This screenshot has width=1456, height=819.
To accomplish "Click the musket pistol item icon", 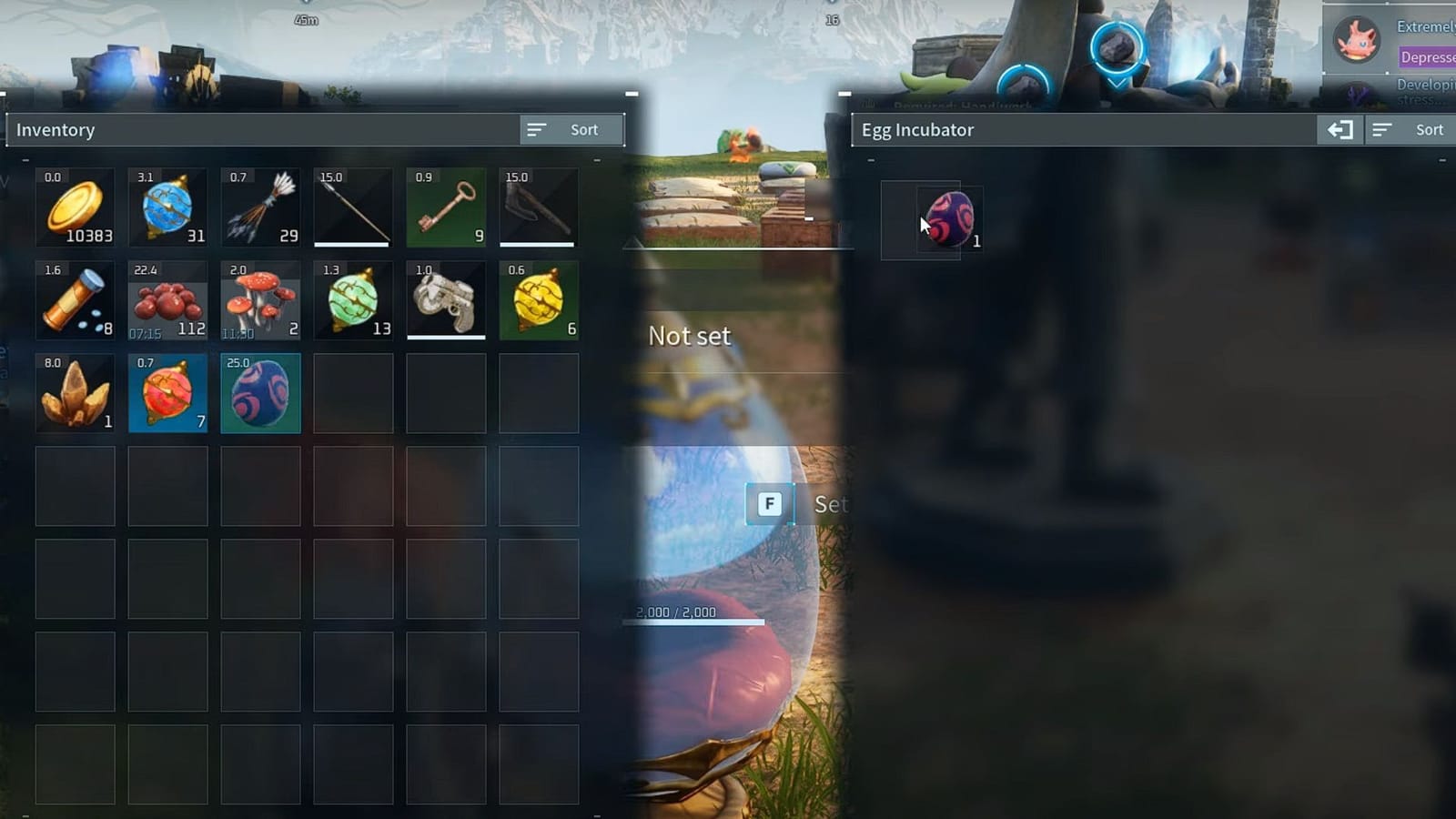I will point(446,300).
